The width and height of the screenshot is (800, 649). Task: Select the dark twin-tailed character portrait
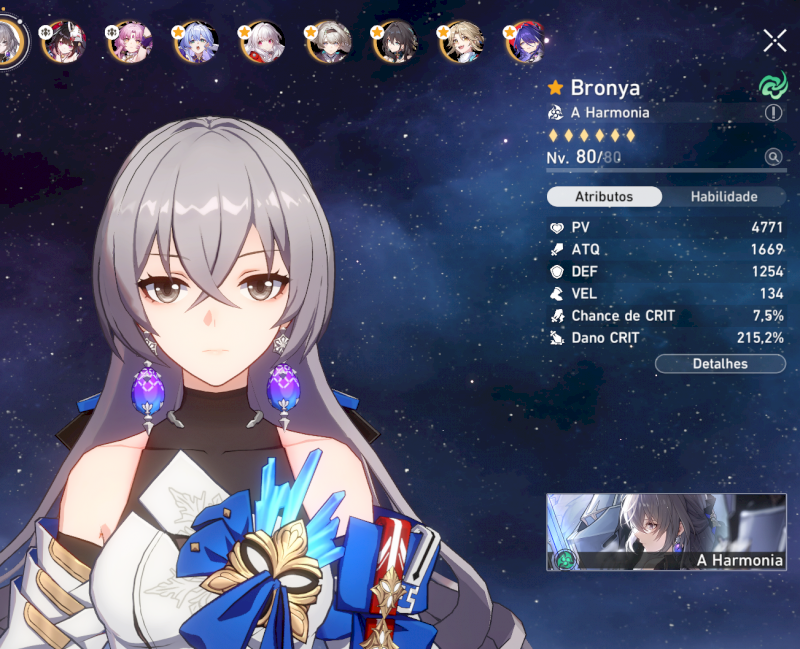click(x=62, y=42)
